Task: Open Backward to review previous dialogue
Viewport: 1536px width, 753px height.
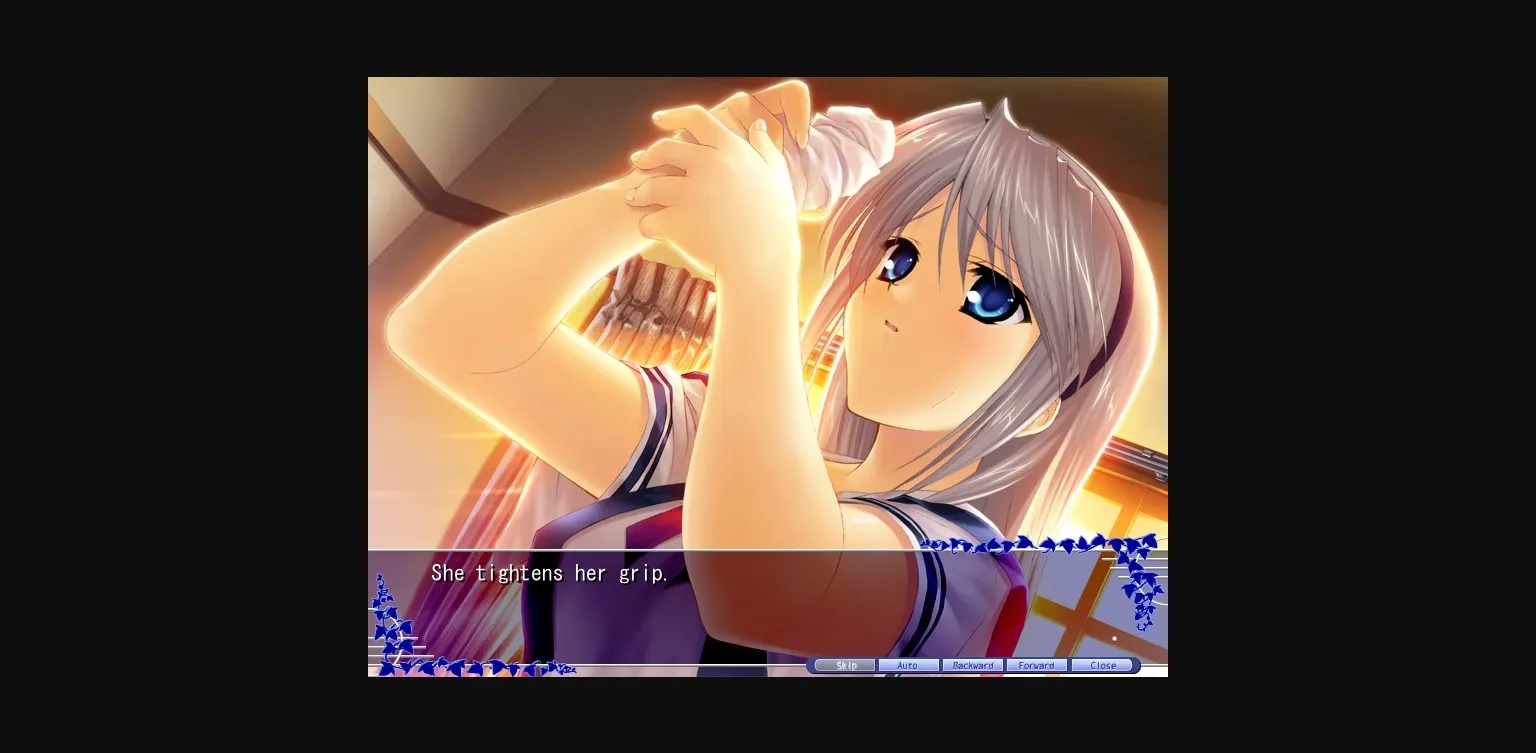Action: coord(972,665)
